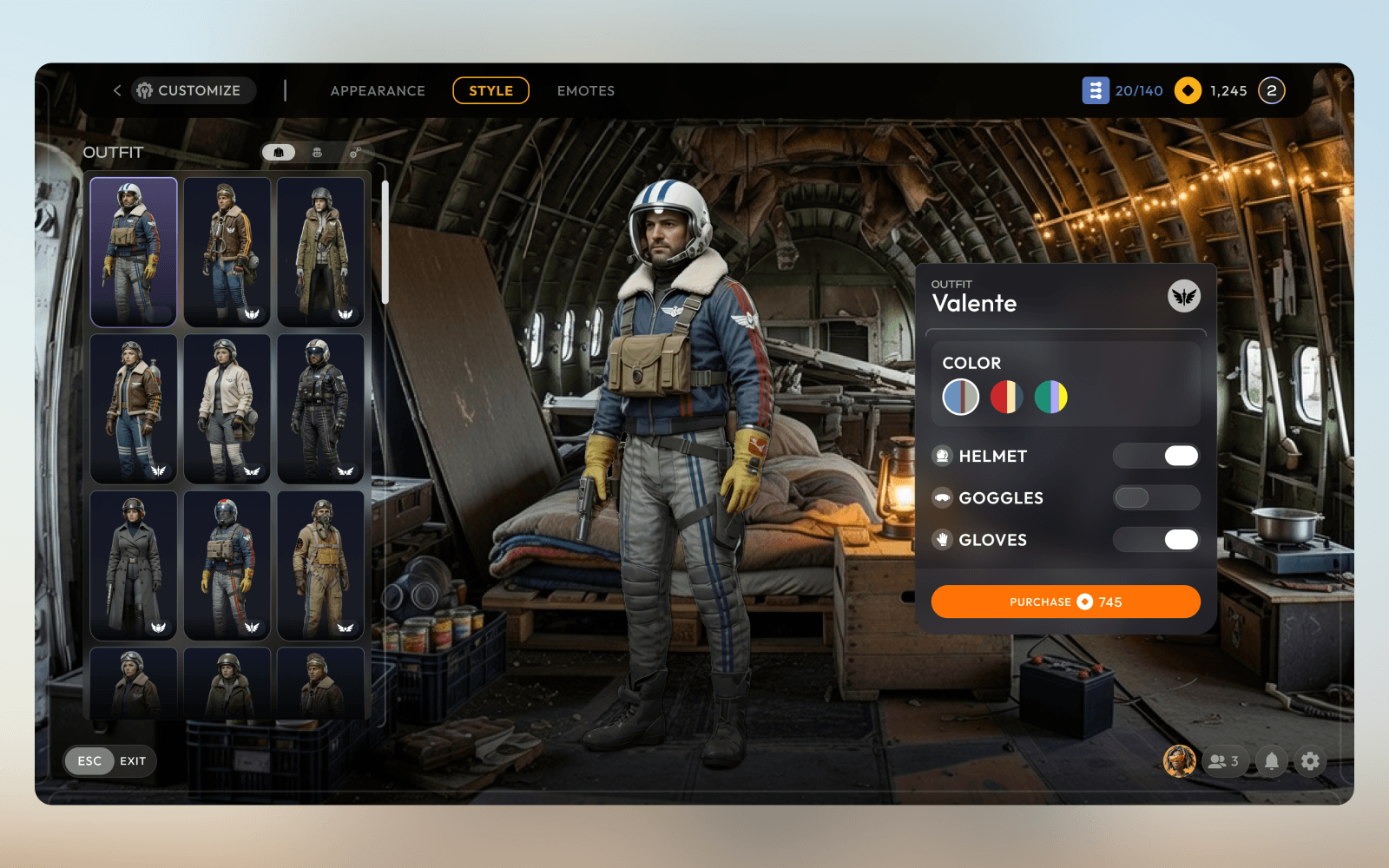Image resolution: width=1389 pixels, height=868 pixels.
Task: Toggle the Gloves switch
Action: coord(1156,539)
